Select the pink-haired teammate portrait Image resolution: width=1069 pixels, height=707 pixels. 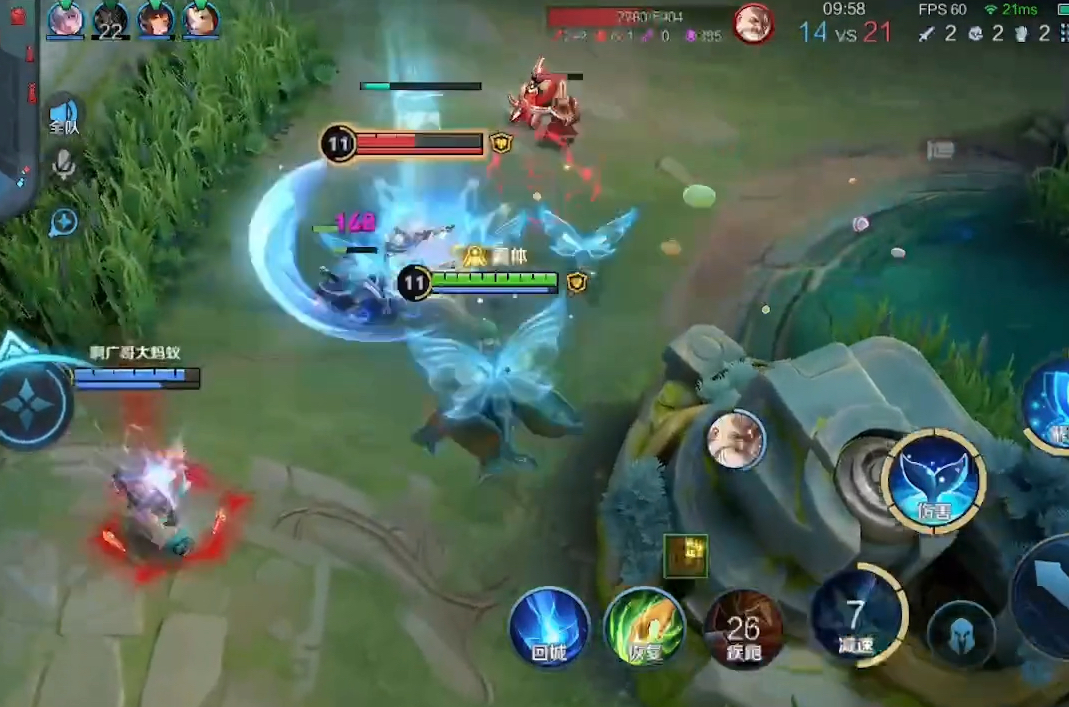point(65,18)
